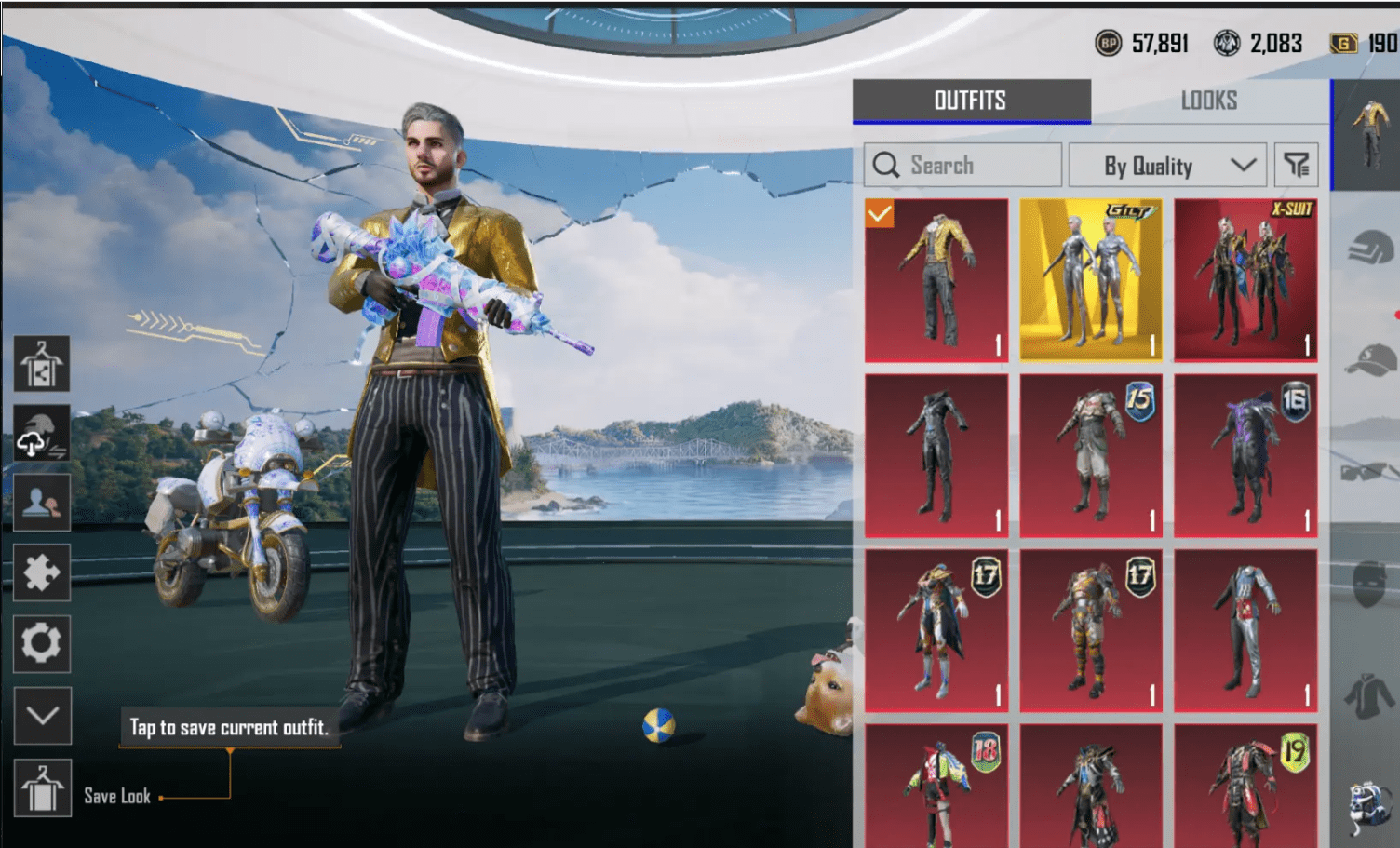The image size is (1400, 848).
Task: Select the companion display icon
Action: pyautogui.click(x=43, y=503)
